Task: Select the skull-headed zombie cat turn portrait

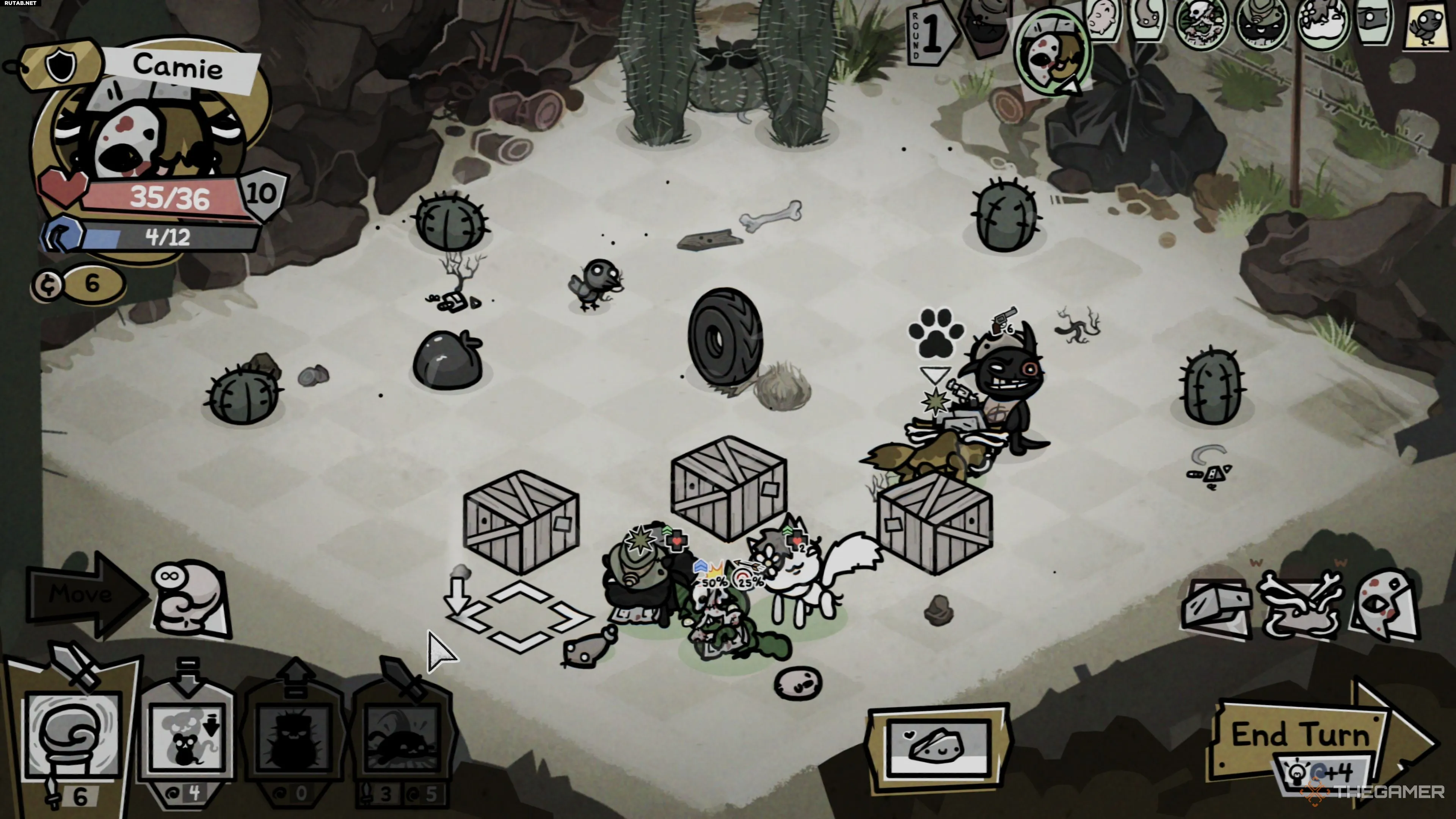Action: click(x=1202, y=23)
